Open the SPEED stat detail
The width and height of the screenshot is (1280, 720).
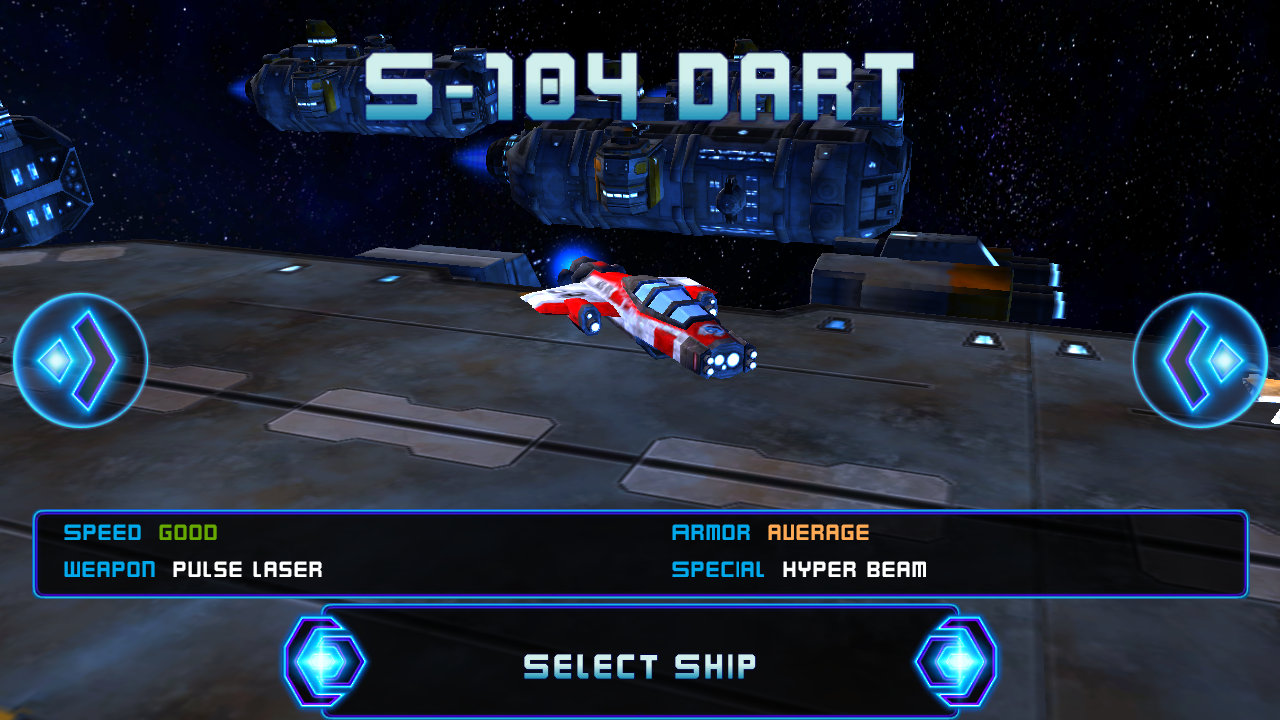103,533
